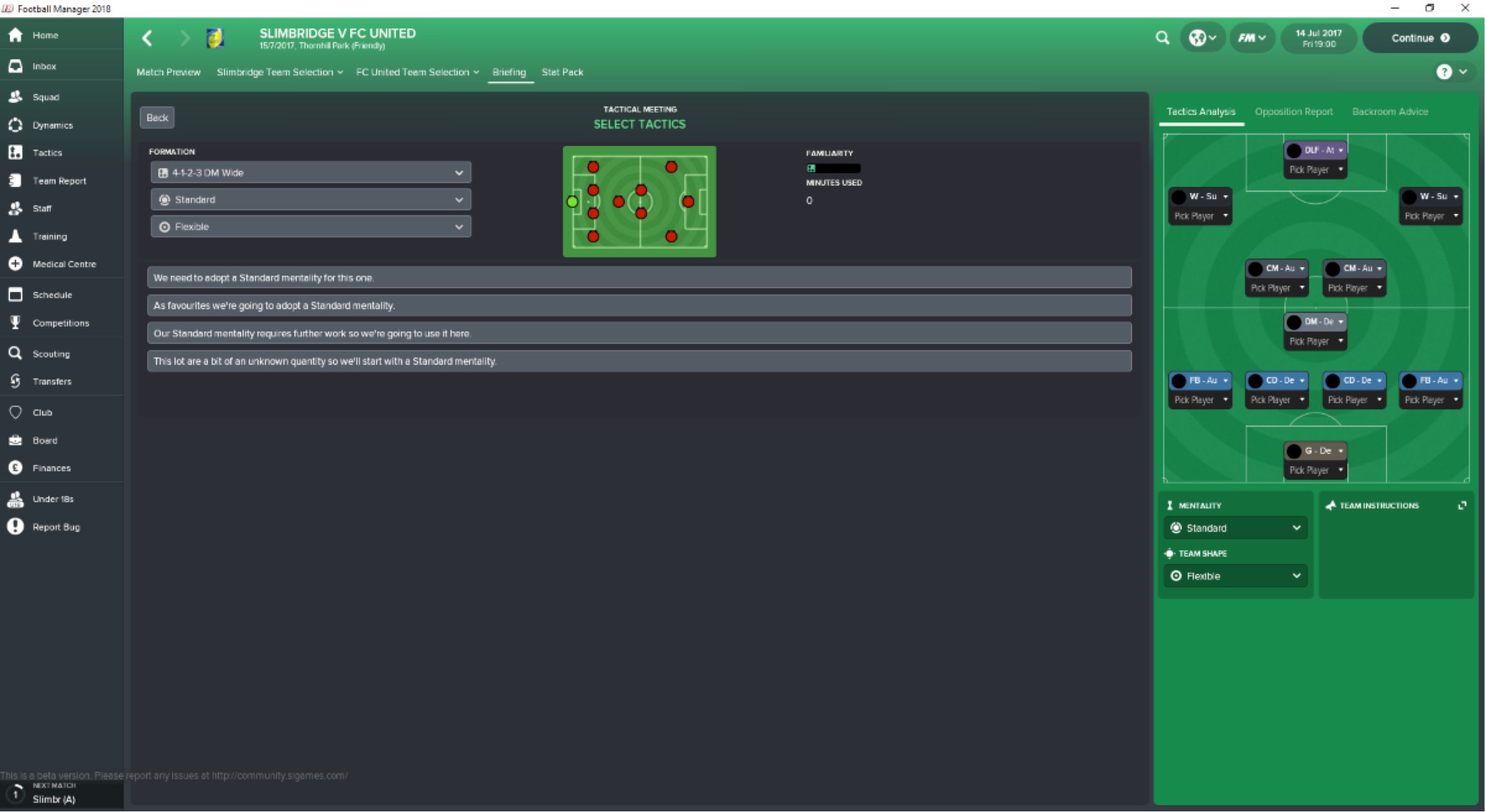Open the Opposition Report tab
This screenshot has height=812, width=1485.
click(1293, 112)
